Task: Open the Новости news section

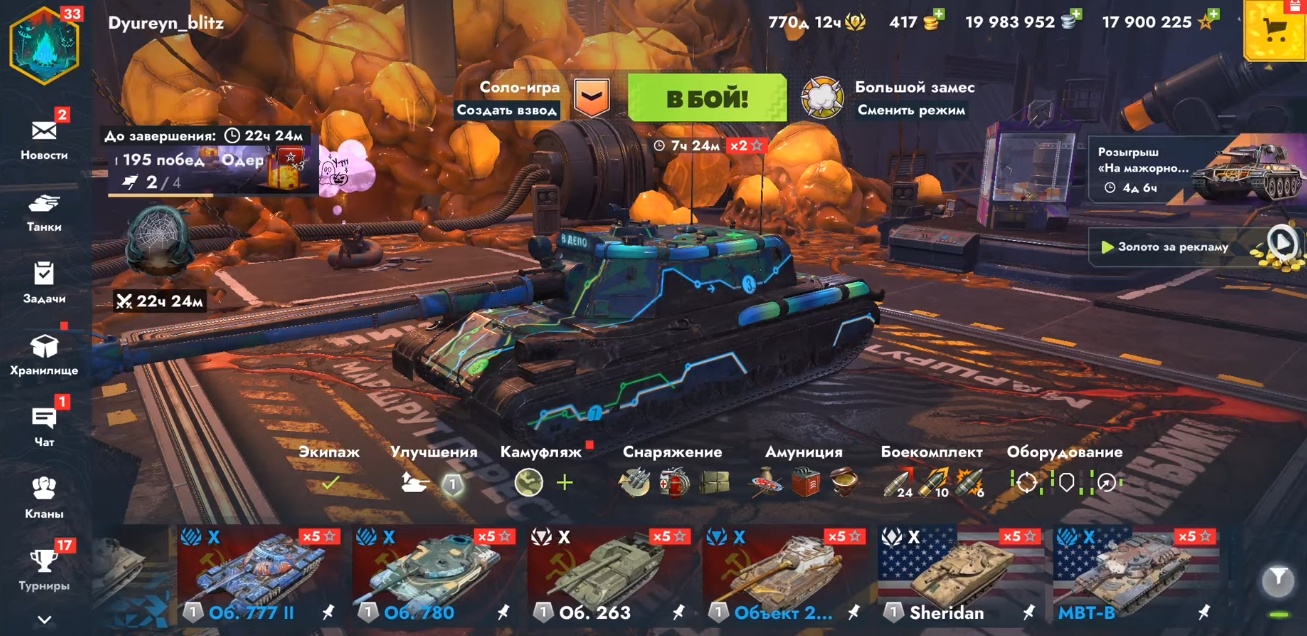Action: point(44,136)
